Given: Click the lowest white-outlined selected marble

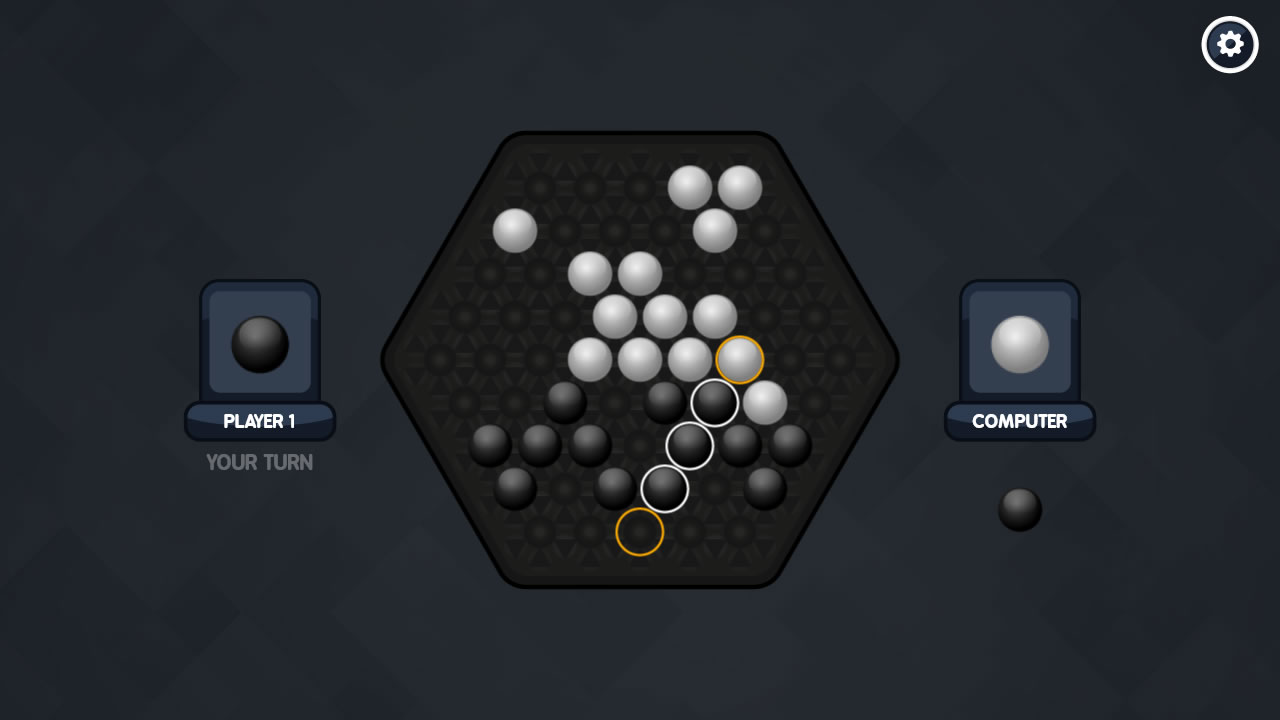Looking at the screenshot, I should point(665,490).
